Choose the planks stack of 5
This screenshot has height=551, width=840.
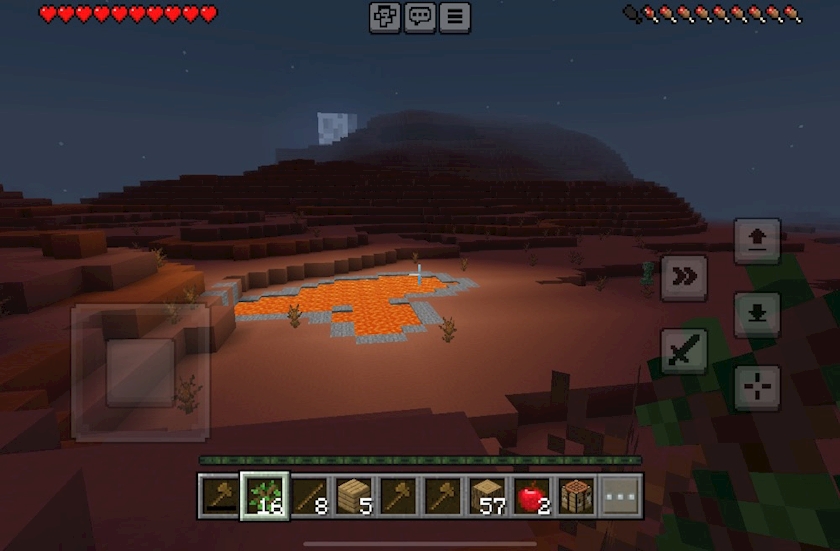[x=354, y=495]
